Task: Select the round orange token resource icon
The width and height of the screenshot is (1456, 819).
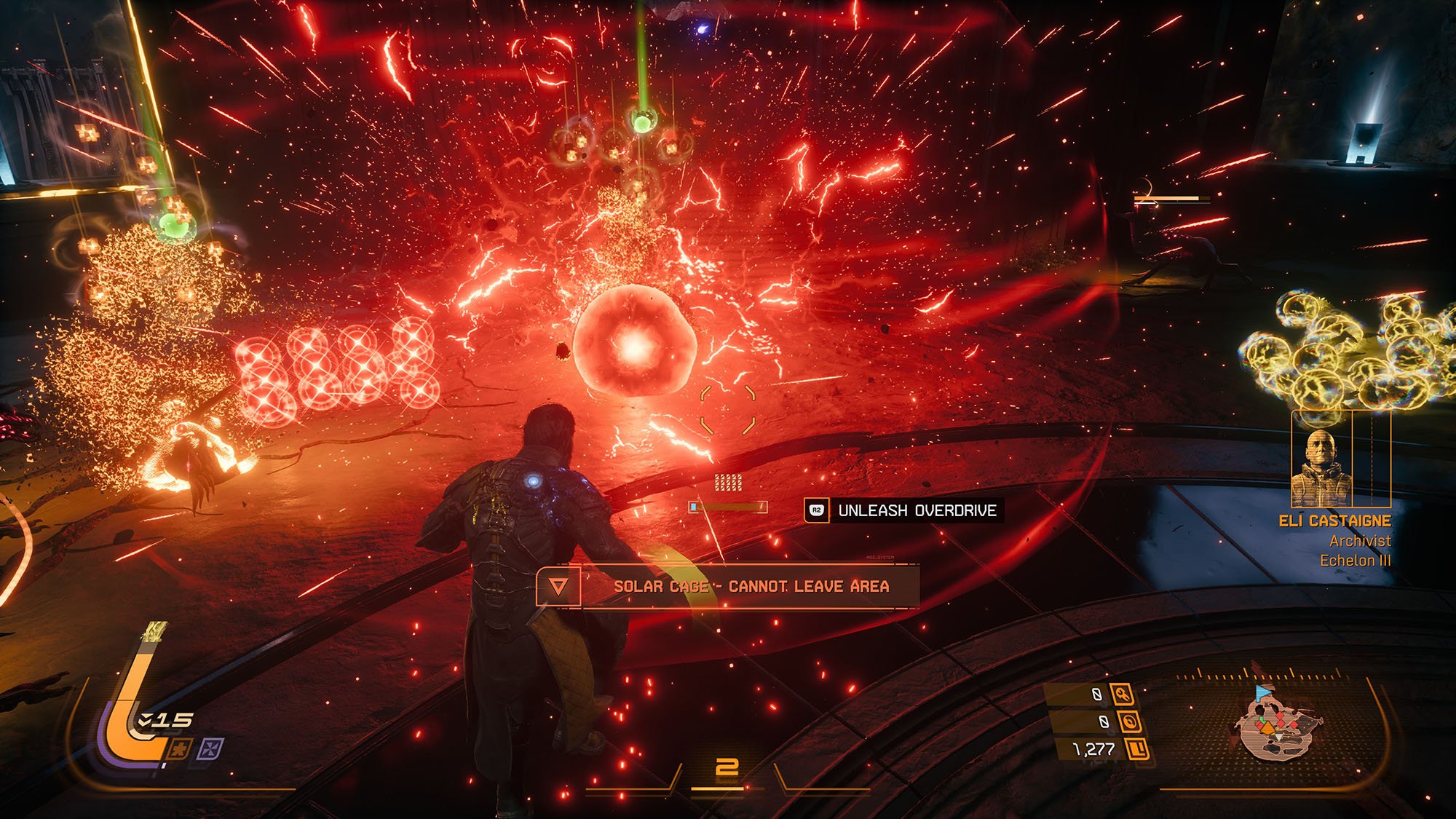Action: pyautogui.click(x=1130, y=721)
